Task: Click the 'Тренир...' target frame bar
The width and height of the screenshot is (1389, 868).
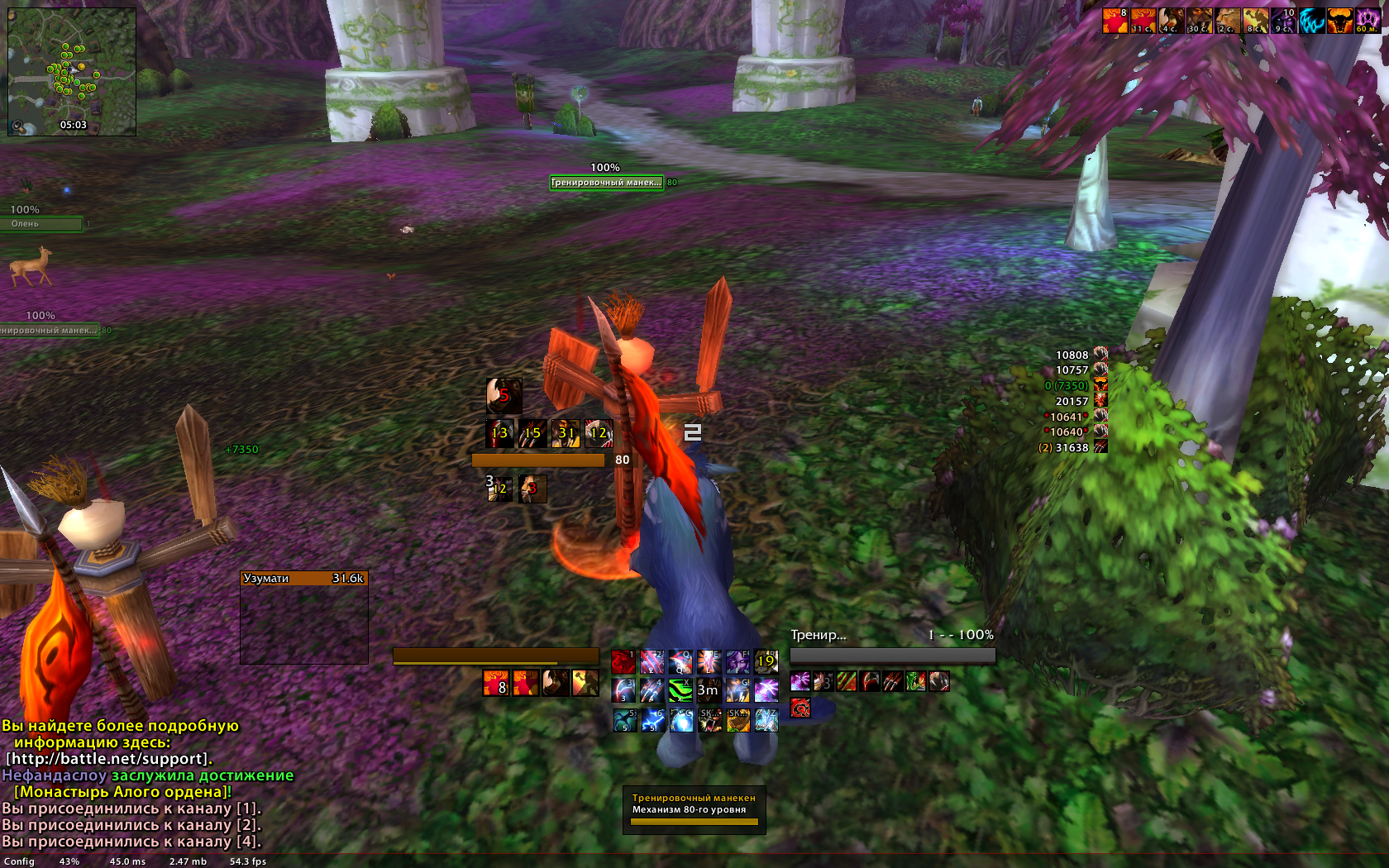Action: pos(892,655)
